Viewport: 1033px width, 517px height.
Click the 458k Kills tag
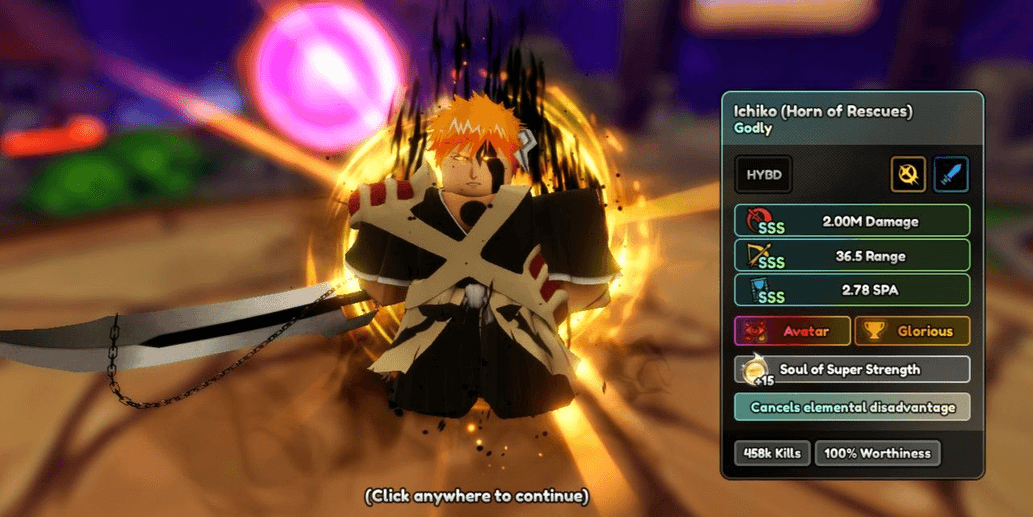772,453
